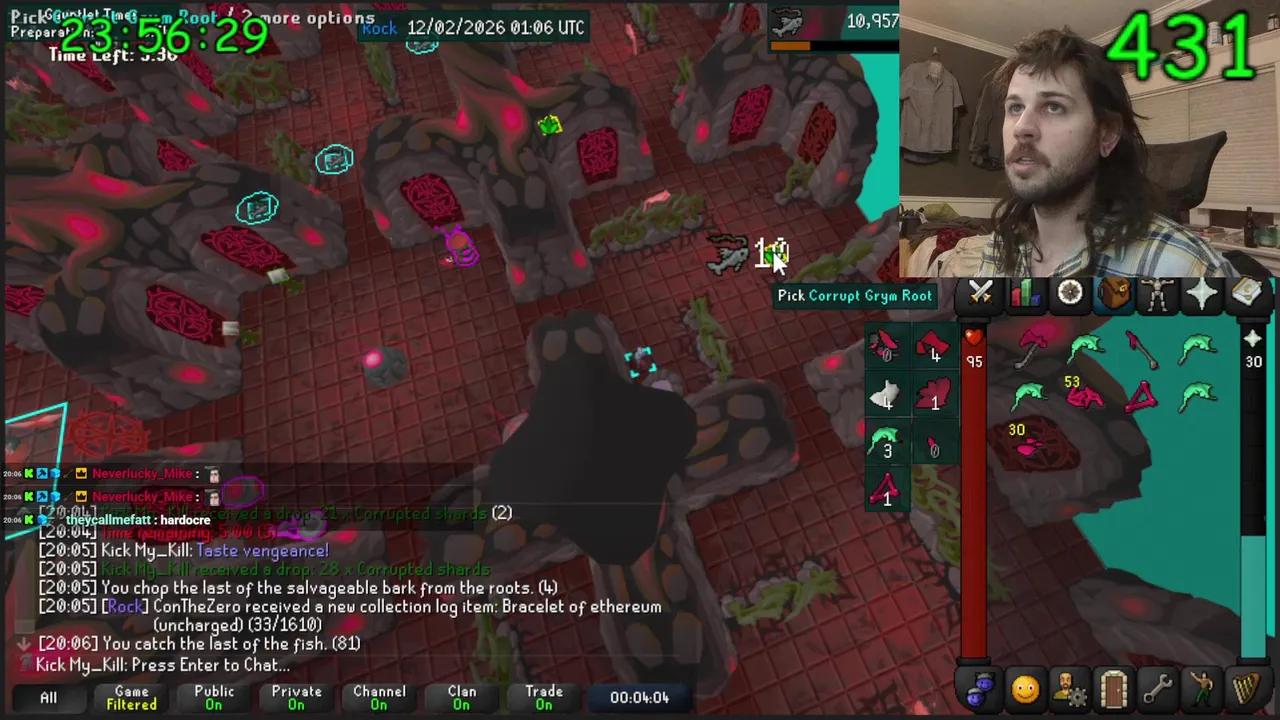Click the Logout door icon
The image size is (1280, 720).
tap(1113, 689)
